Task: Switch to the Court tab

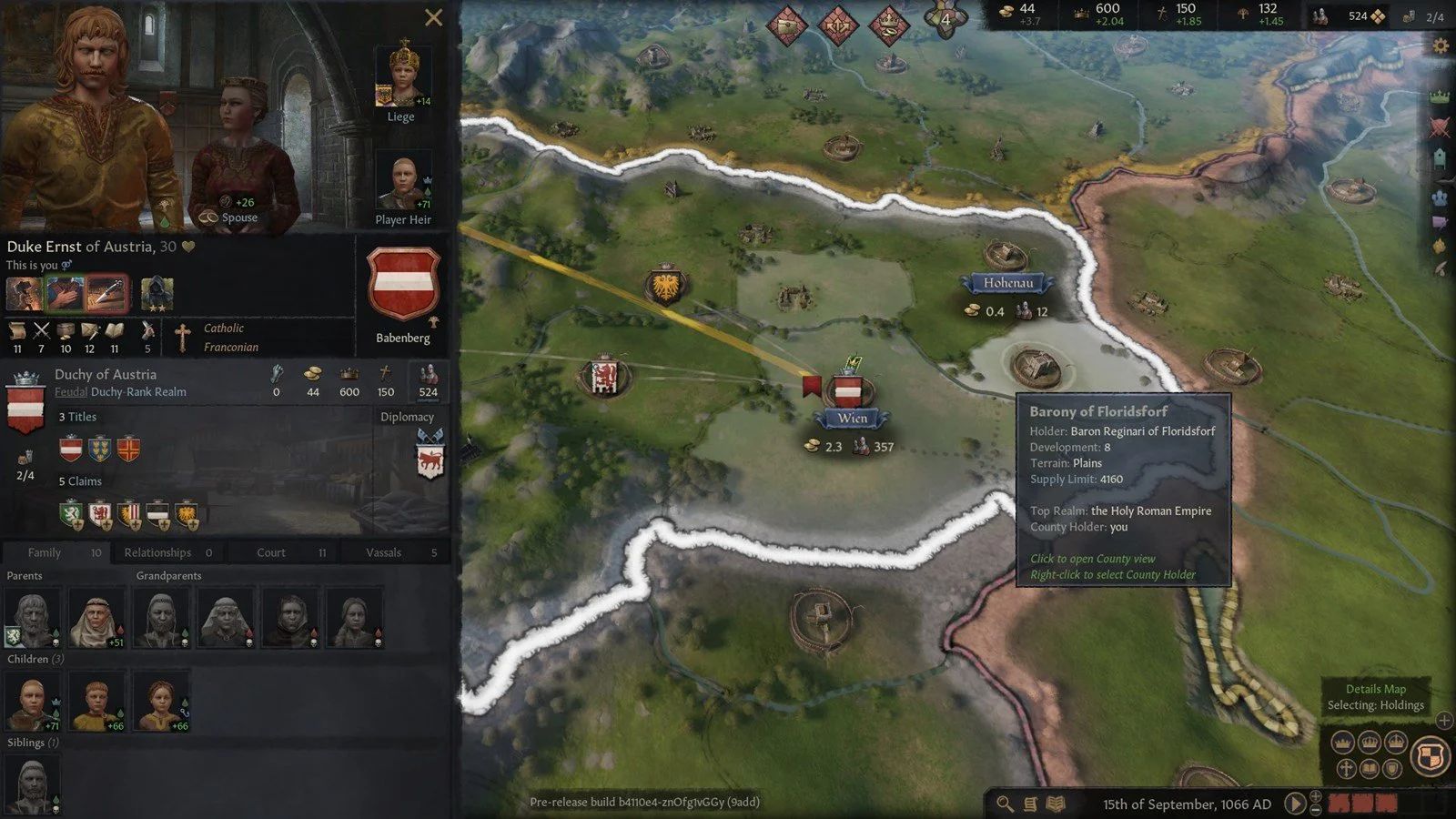Action: coord(269,552)
